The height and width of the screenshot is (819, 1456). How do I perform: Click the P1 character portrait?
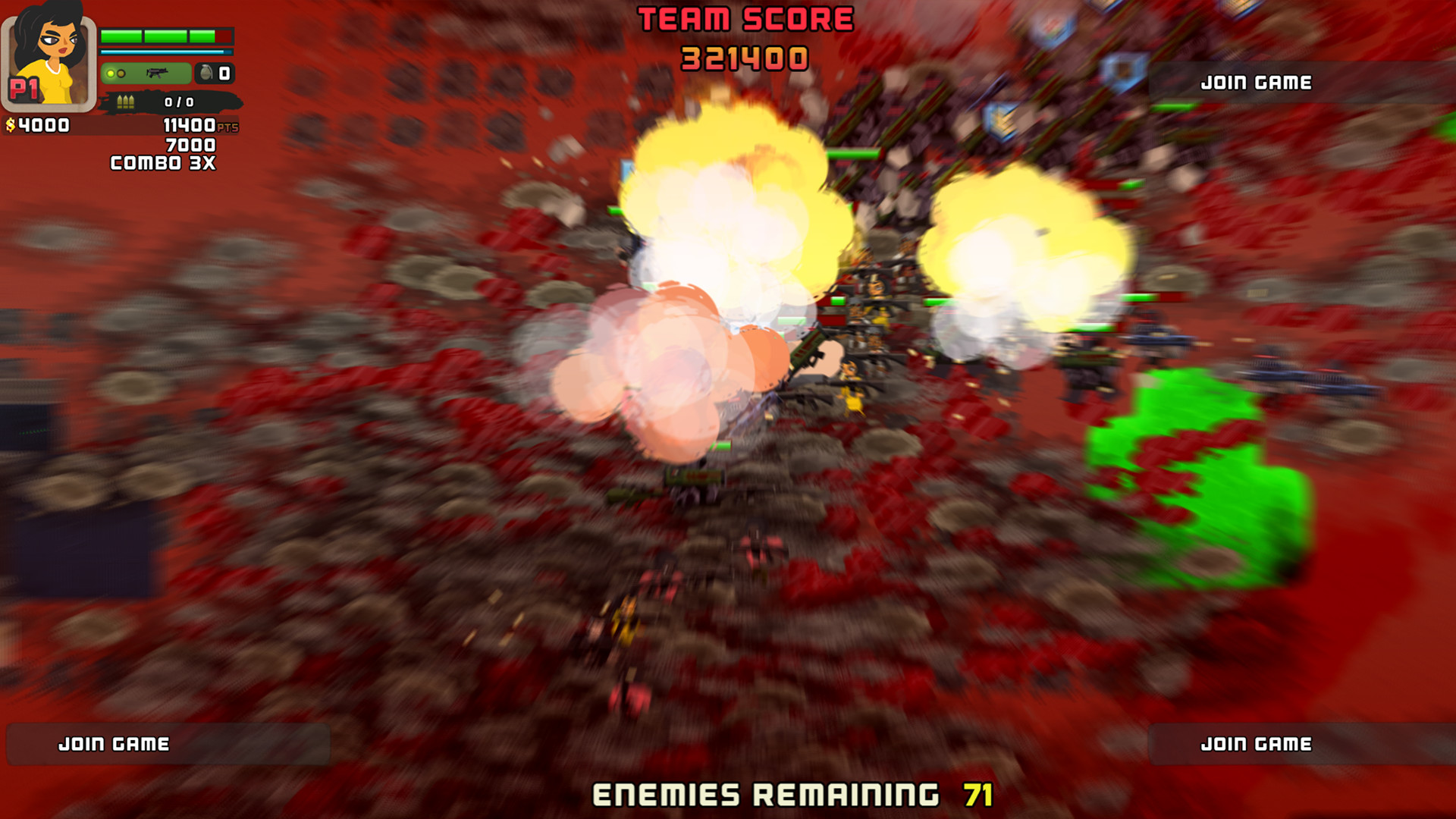(49, 51)
